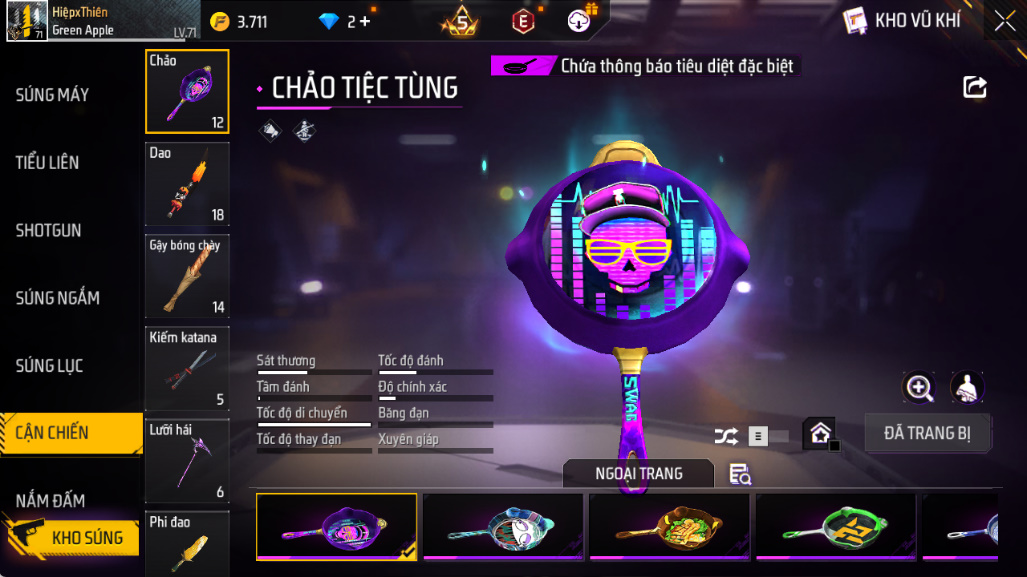Choose the green pan skin thumbnail
Screen dimensions: 1027x577
click(x=835, y=525)
